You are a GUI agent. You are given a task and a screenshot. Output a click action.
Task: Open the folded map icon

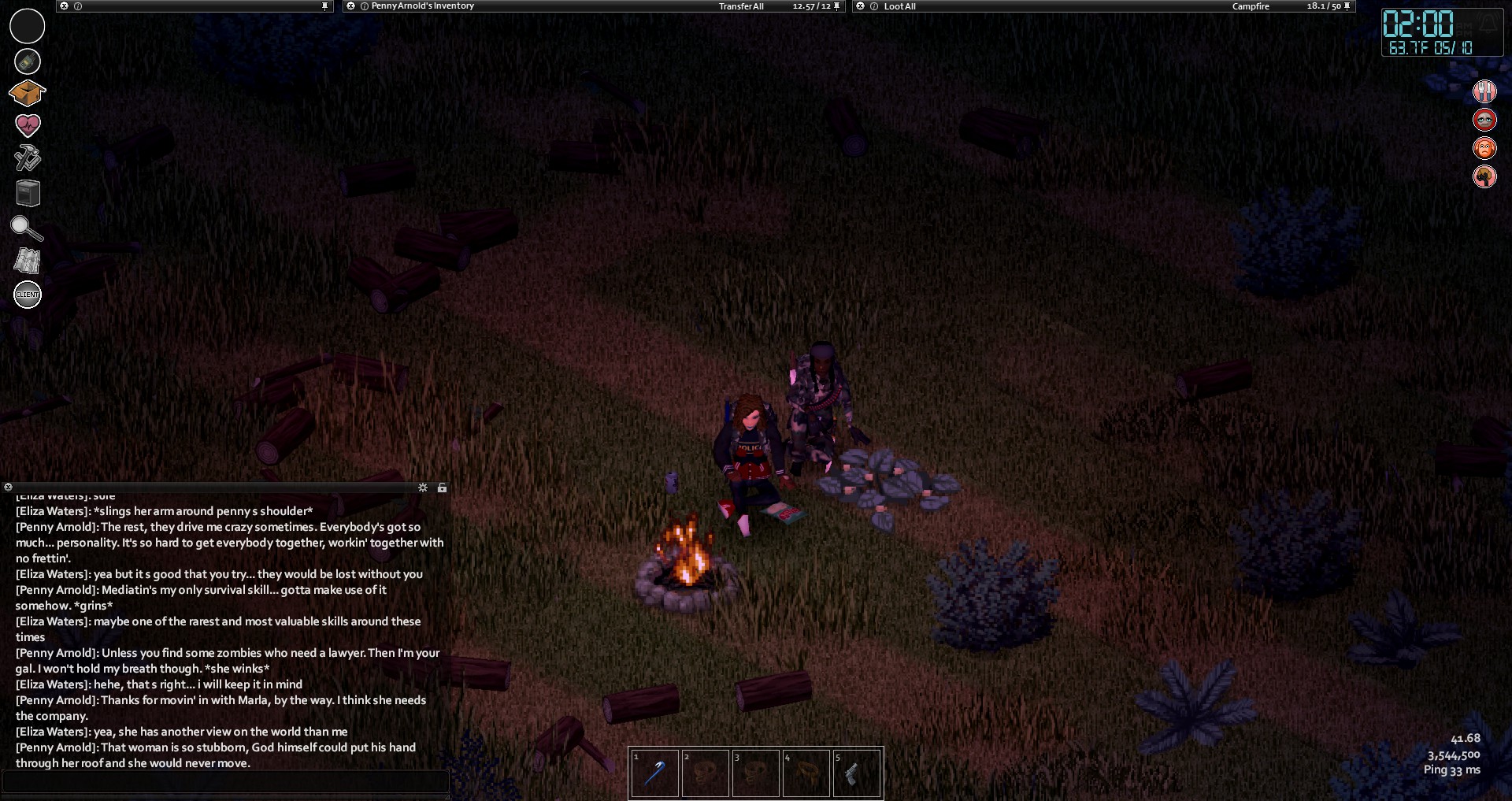click(x=27, y=261)
